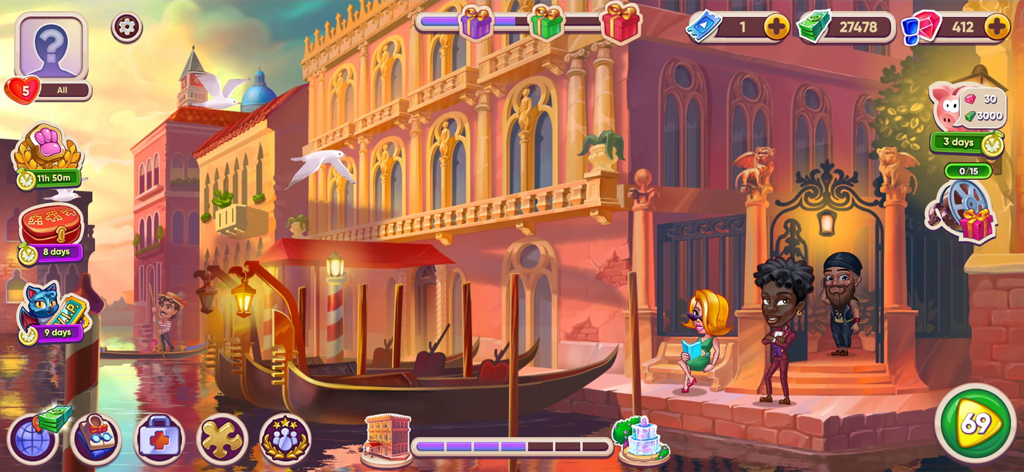
Task: Tap the restaurant building progress icon
Action: pos(387,438)
